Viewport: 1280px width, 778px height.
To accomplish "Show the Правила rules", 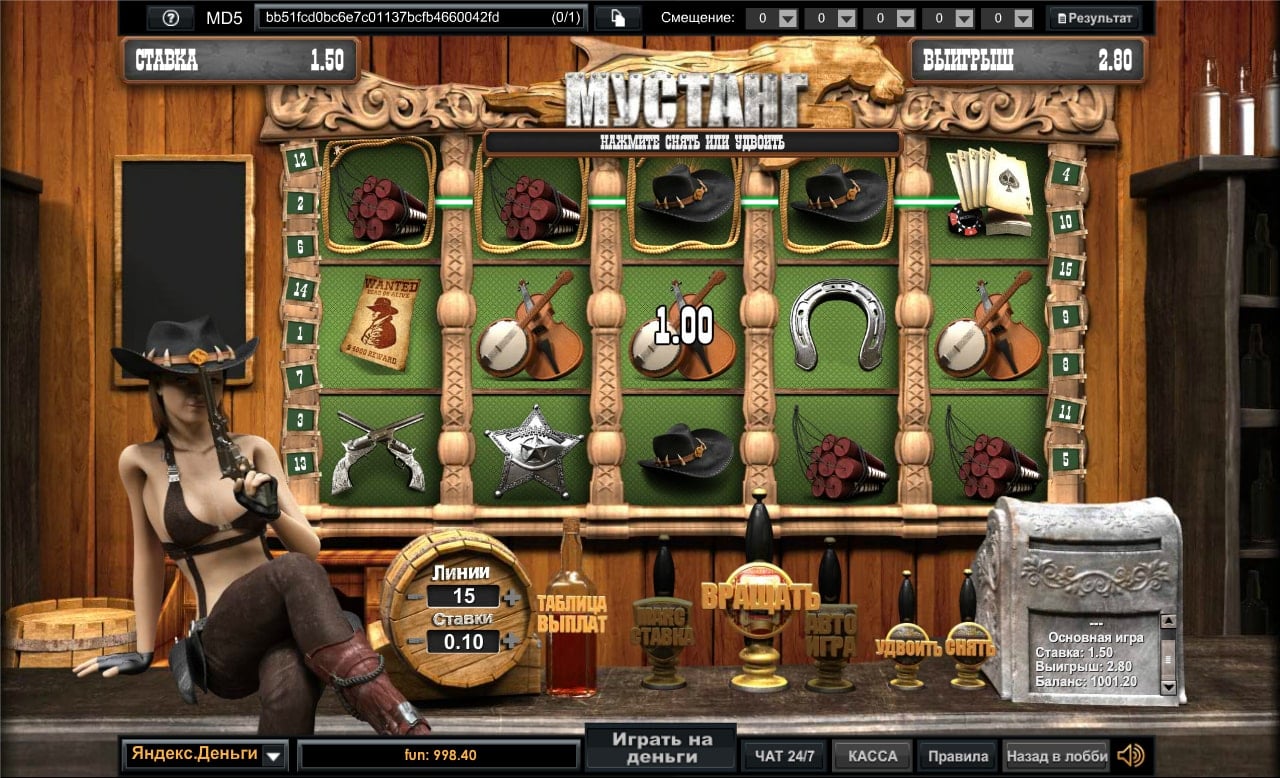I will pos(958,756).
